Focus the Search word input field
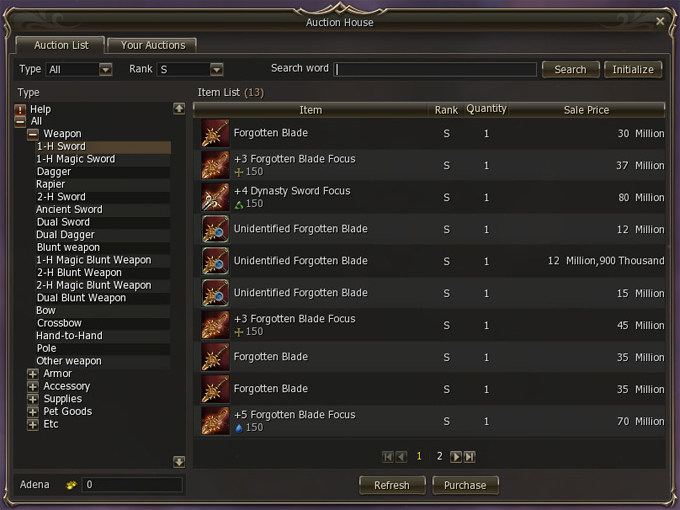This screenshot has width=680, height=510. pyautogui.click(x=436, y=69)
